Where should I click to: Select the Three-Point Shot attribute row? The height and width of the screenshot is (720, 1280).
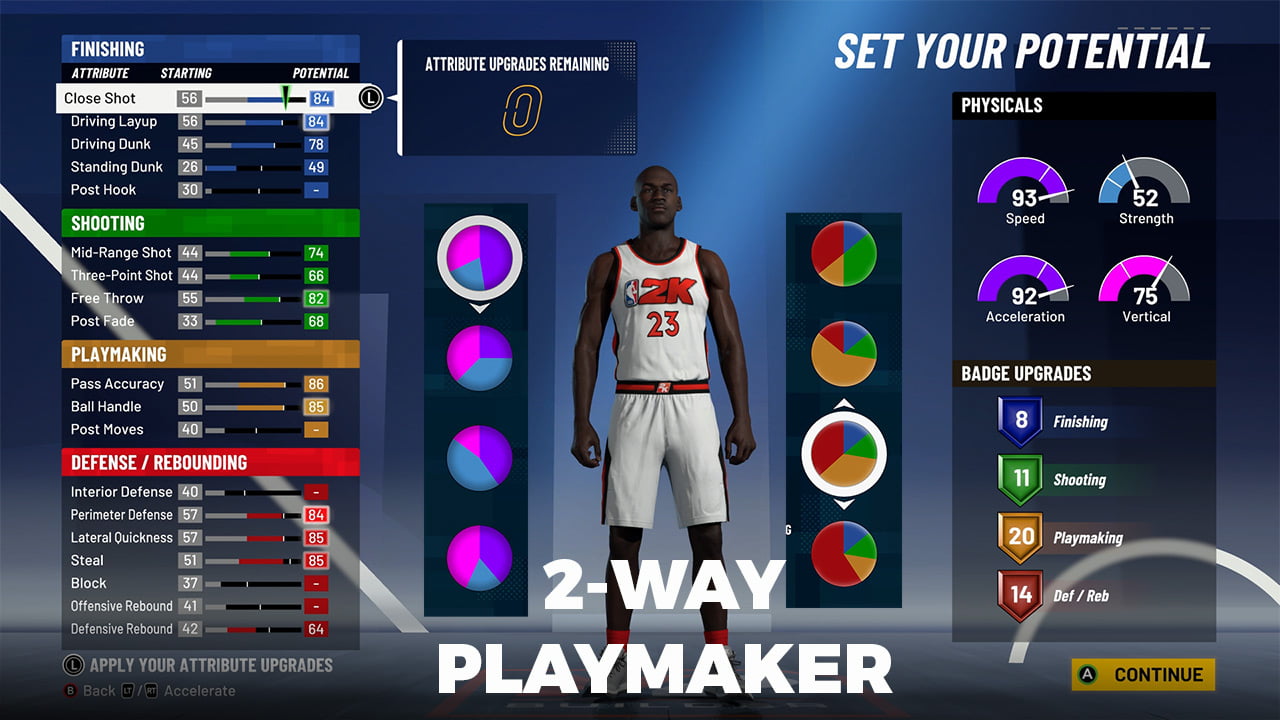150,275
